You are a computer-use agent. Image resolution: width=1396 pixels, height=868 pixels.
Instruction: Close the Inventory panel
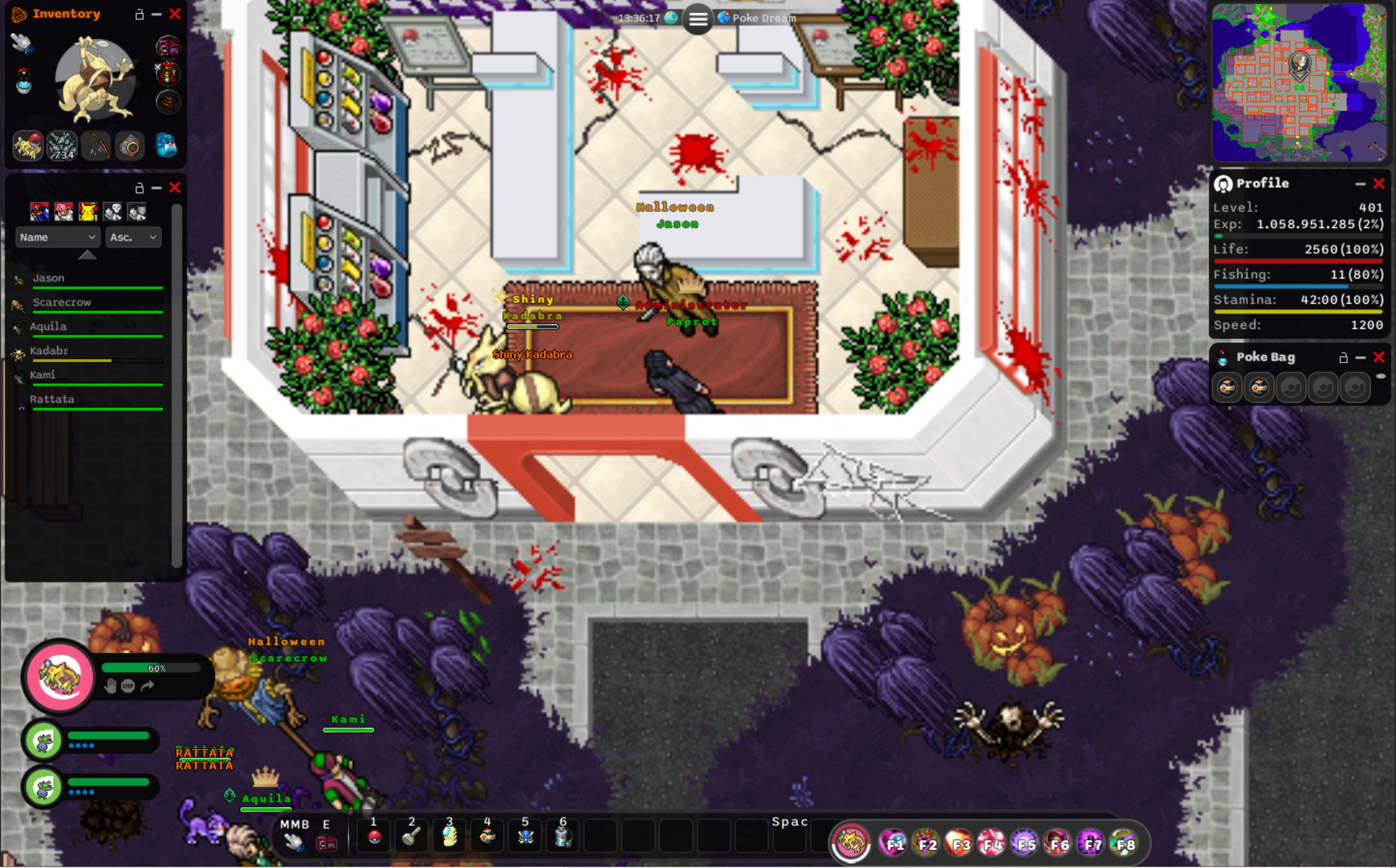174,14
